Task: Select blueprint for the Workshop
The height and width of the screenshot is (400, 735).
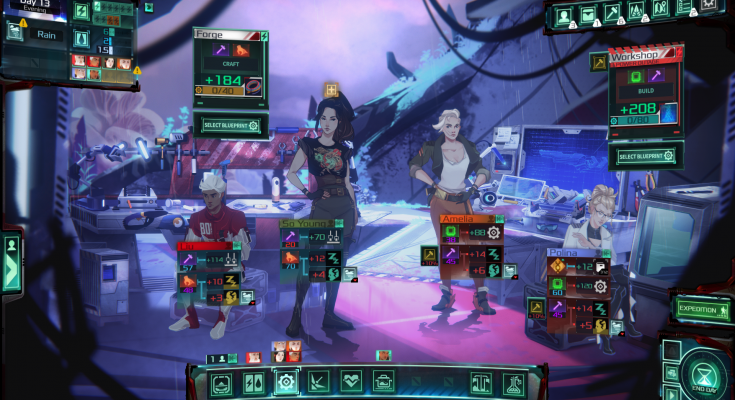Action: click(645, 156)
